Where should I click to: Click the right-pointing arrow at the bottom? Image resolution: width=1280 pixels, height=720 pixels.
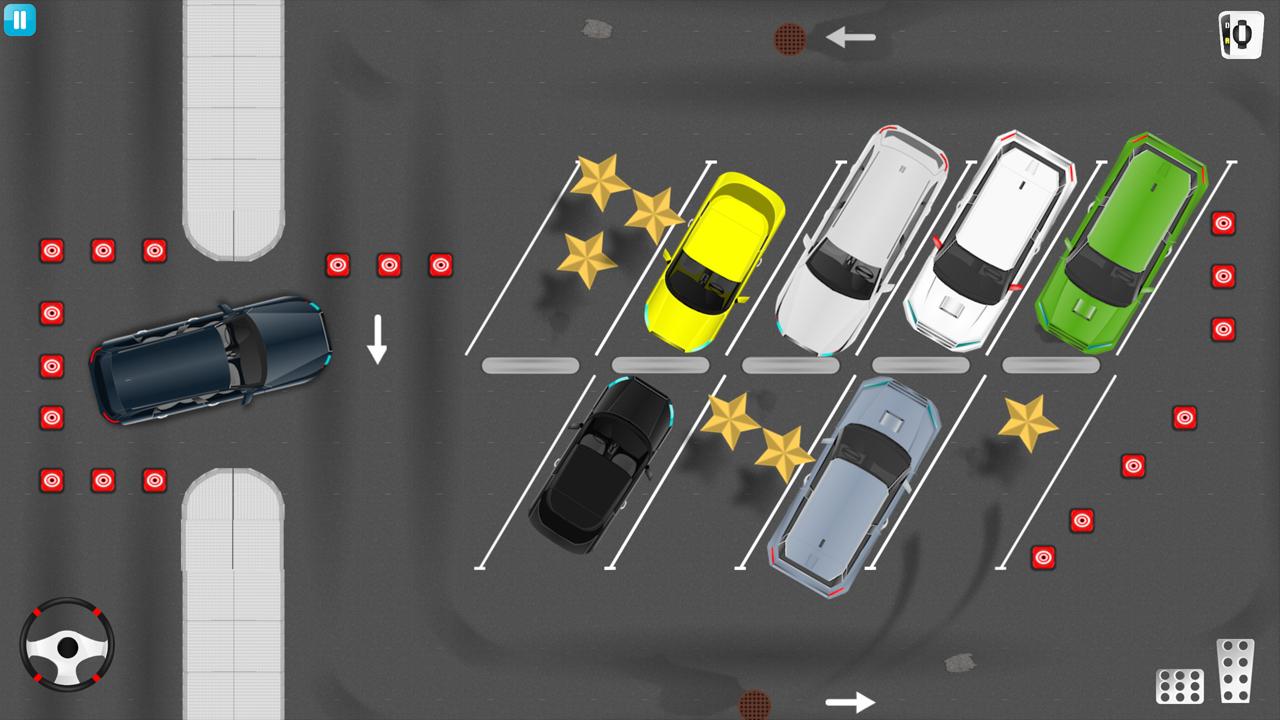point(849,700)
